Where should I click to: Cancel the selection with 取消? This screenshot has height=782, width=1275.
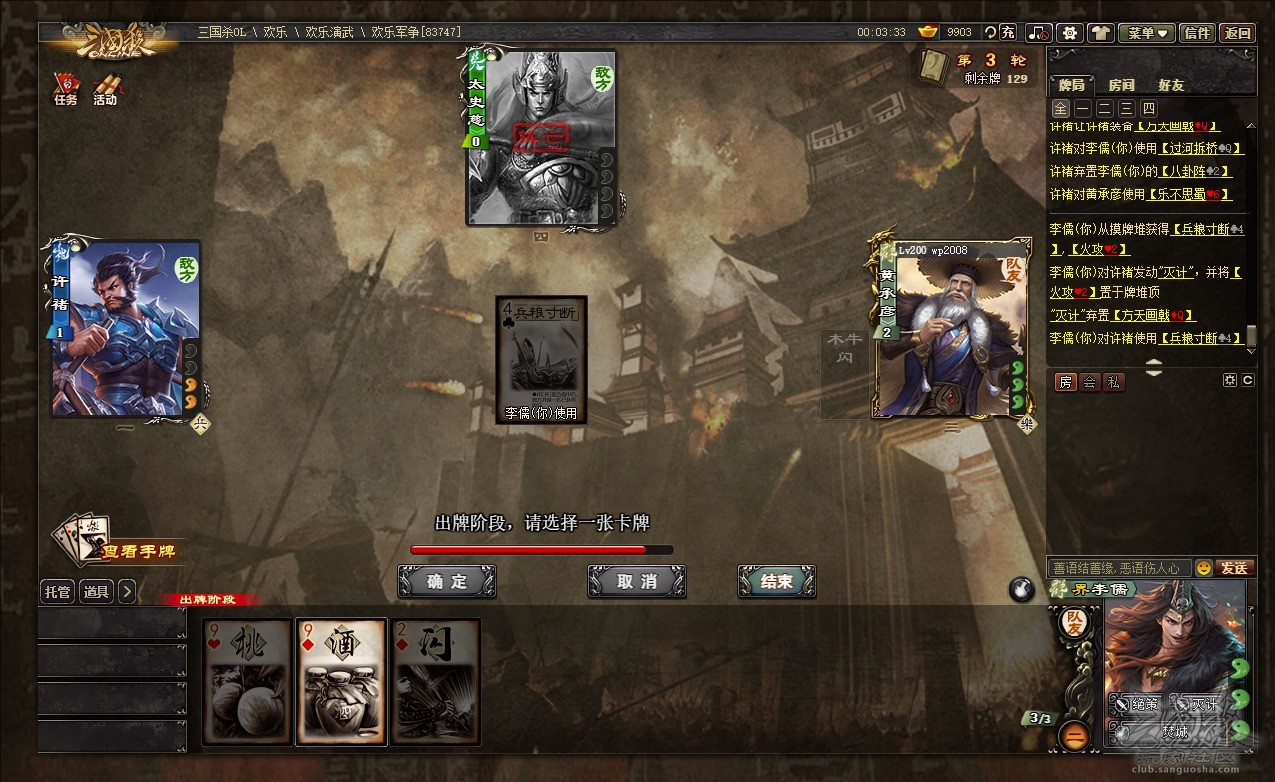click(x=636, y=581)
